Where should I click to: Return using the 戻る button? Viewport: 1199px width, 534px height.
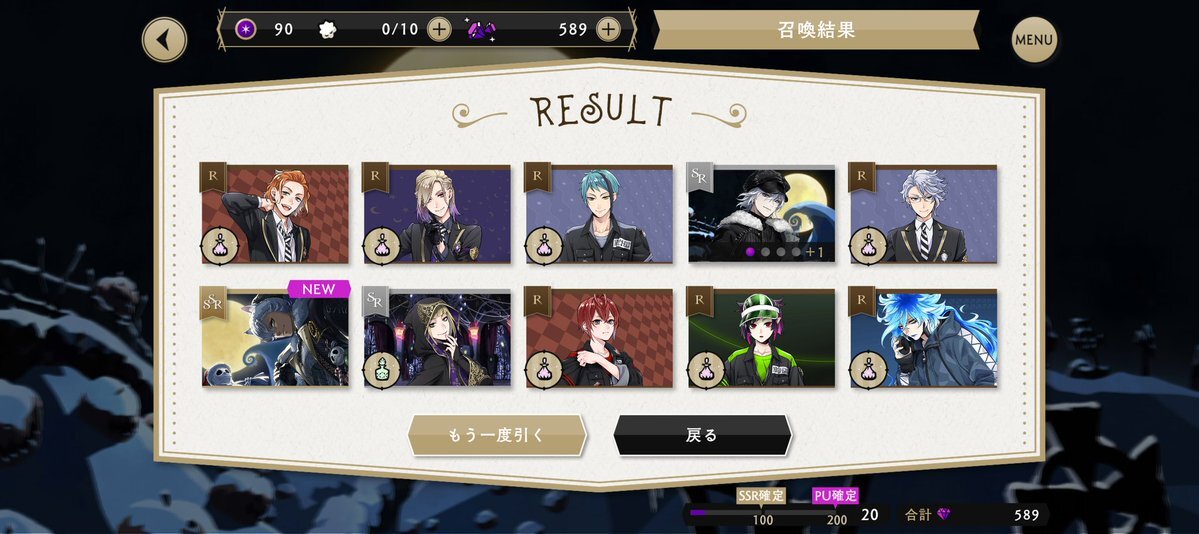[702, 435]
